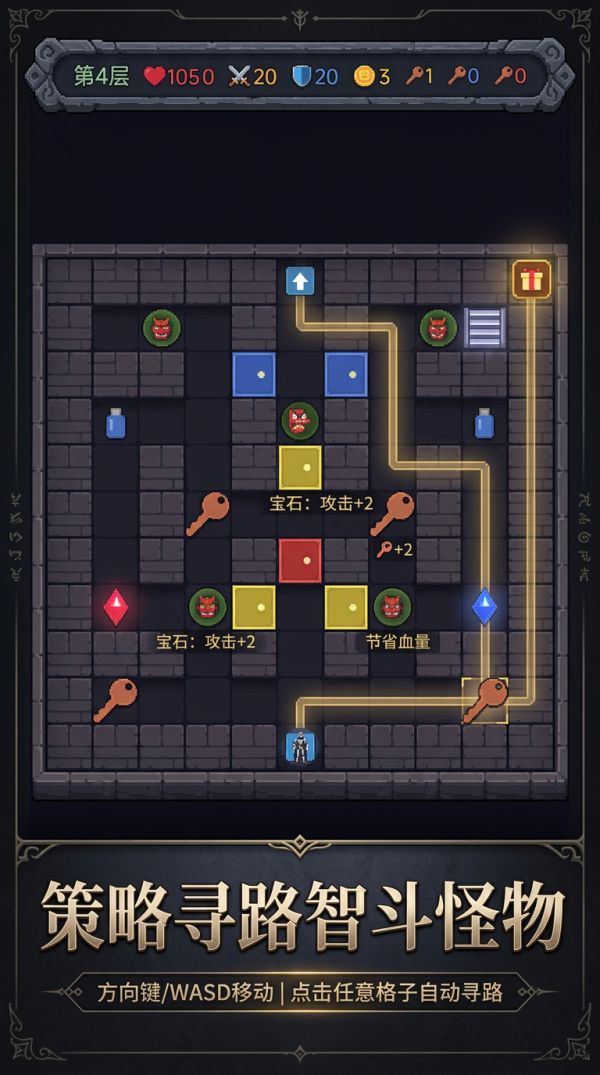Pick the blue gem tile
Viewport: 600px width, 1075px height.
tap(485, 607)
